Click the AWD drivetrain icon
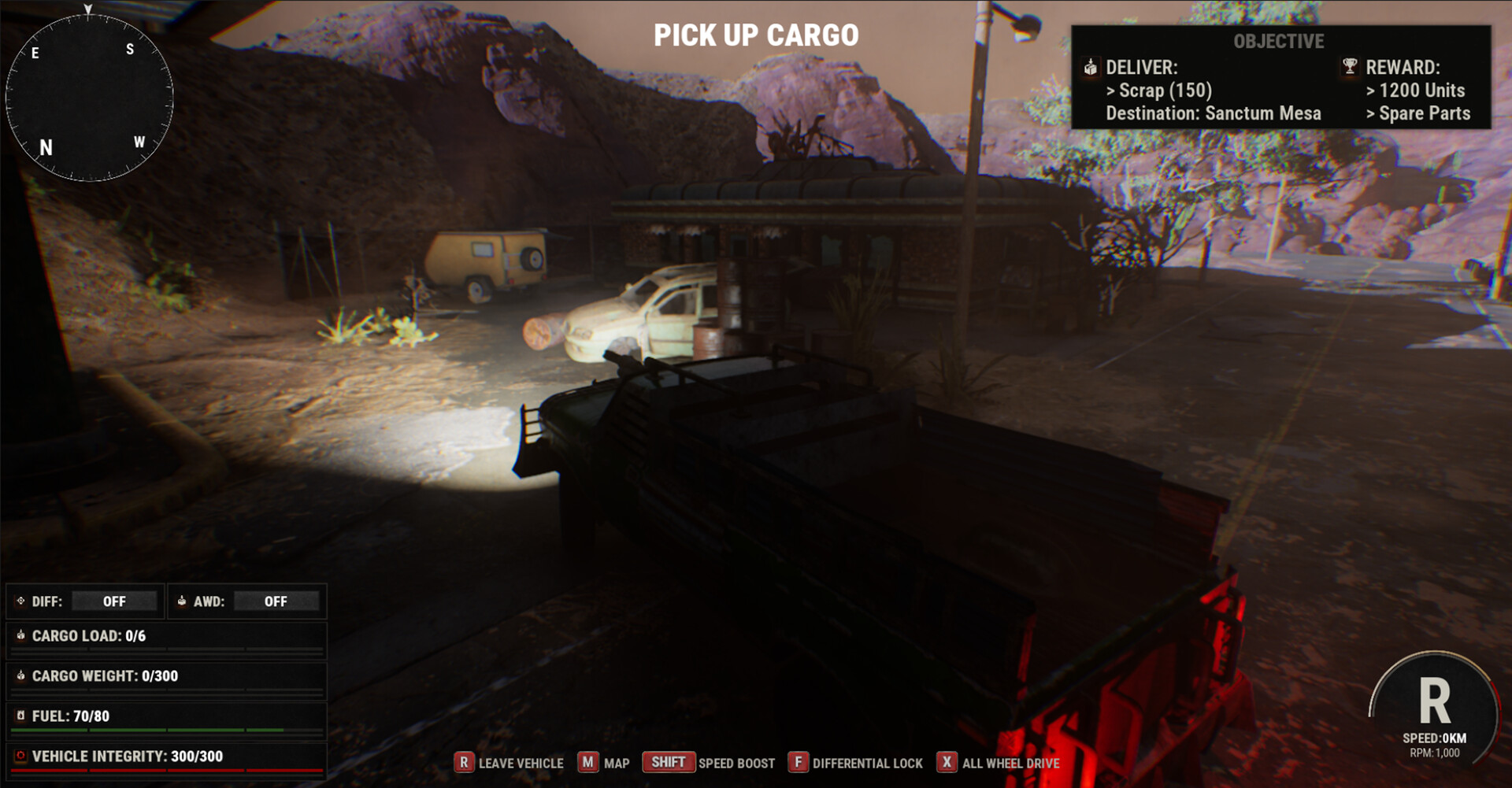The height and width of the screenshot is (788, 1512). (x=183, y=601)
